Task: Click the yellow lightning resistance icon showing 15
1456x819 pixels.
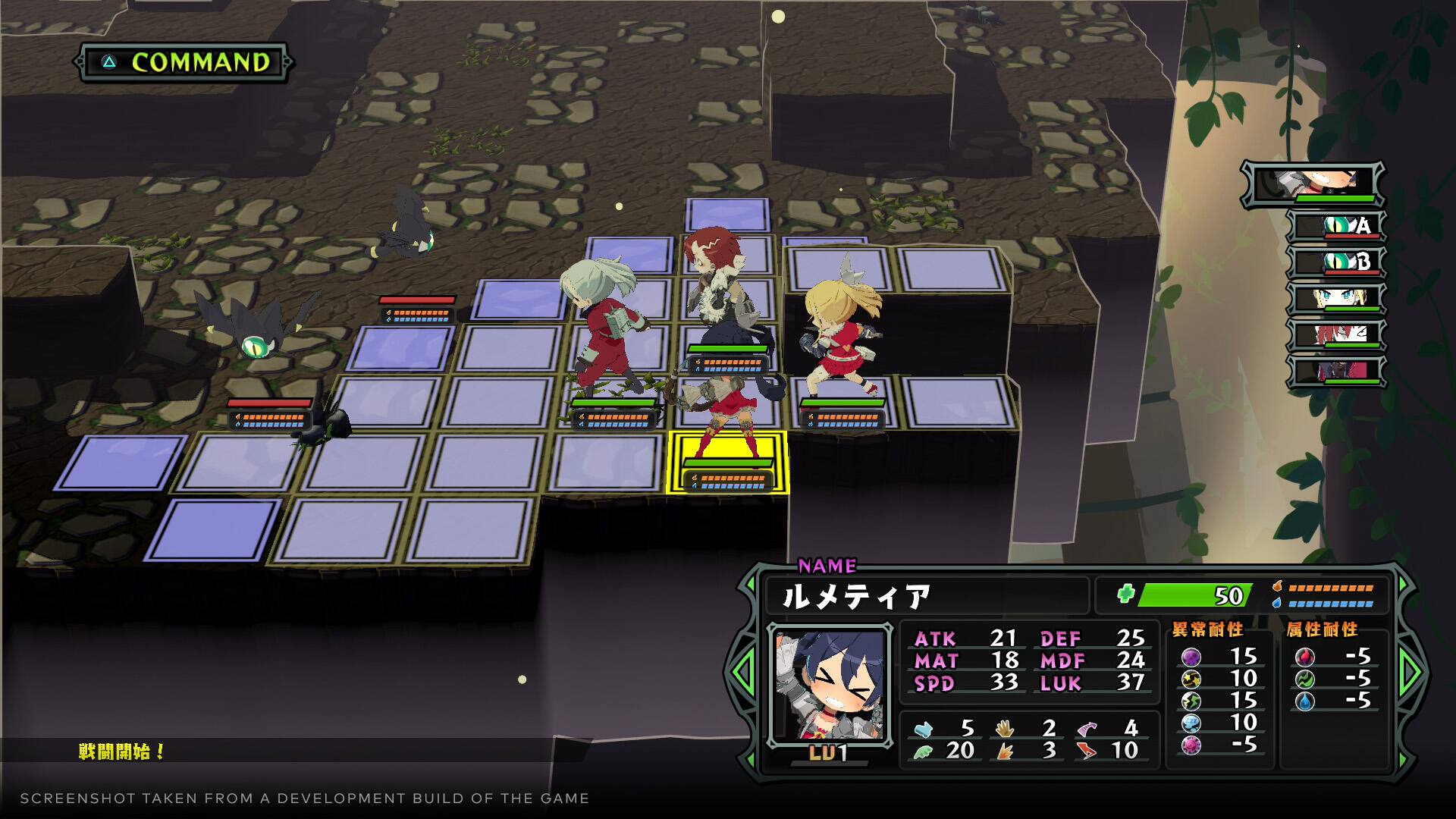Action: coord(1191,701)
